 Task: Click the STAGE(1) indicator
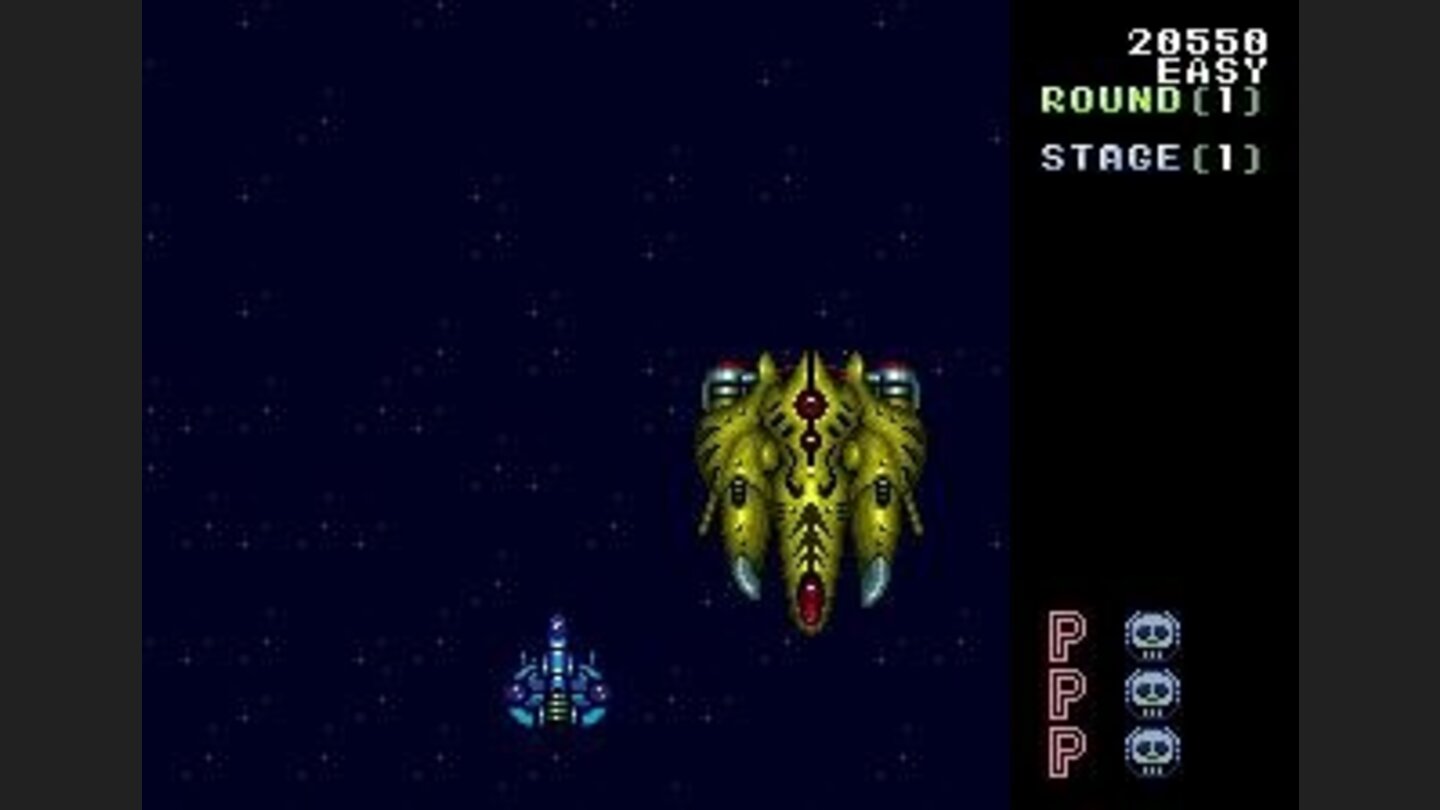click(x=1148, y=157)
